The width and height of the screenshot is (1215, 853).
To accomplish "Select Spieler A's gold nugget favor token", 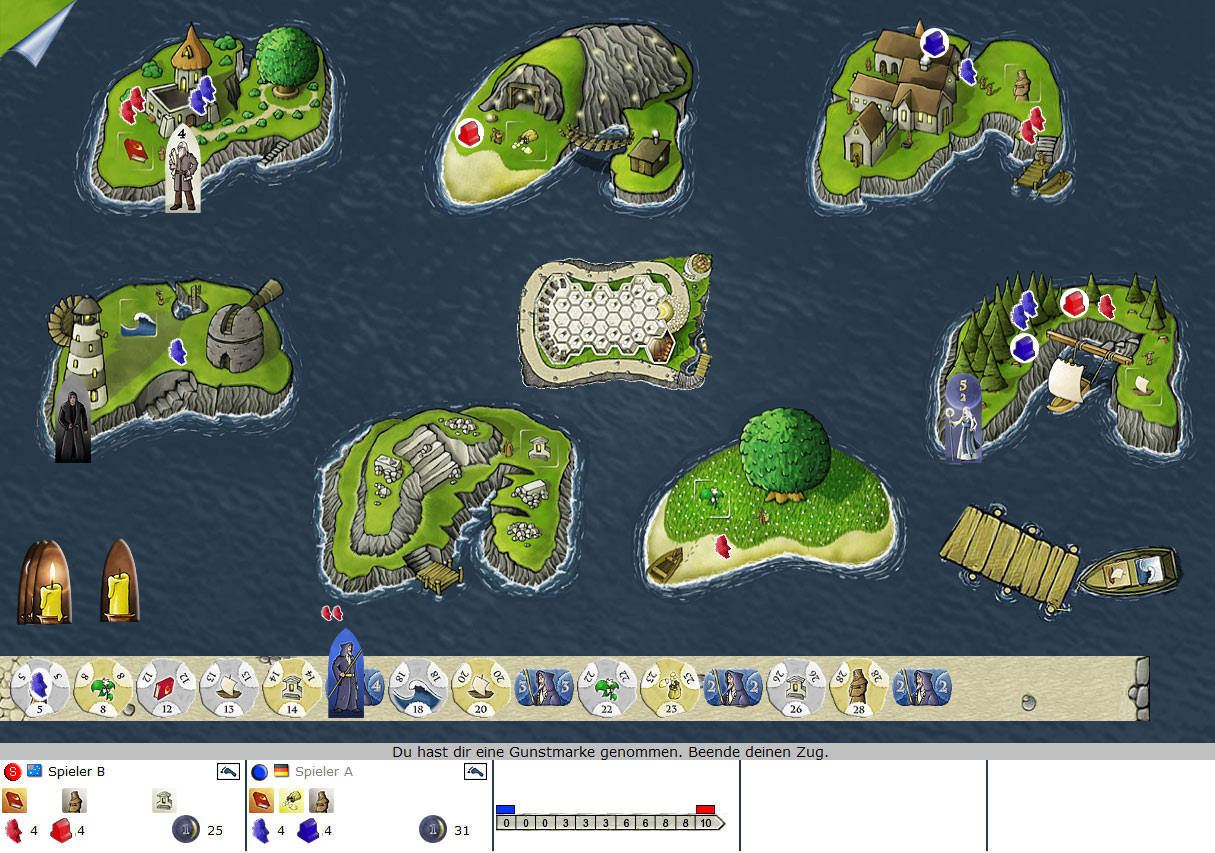I will pos(291,800).
